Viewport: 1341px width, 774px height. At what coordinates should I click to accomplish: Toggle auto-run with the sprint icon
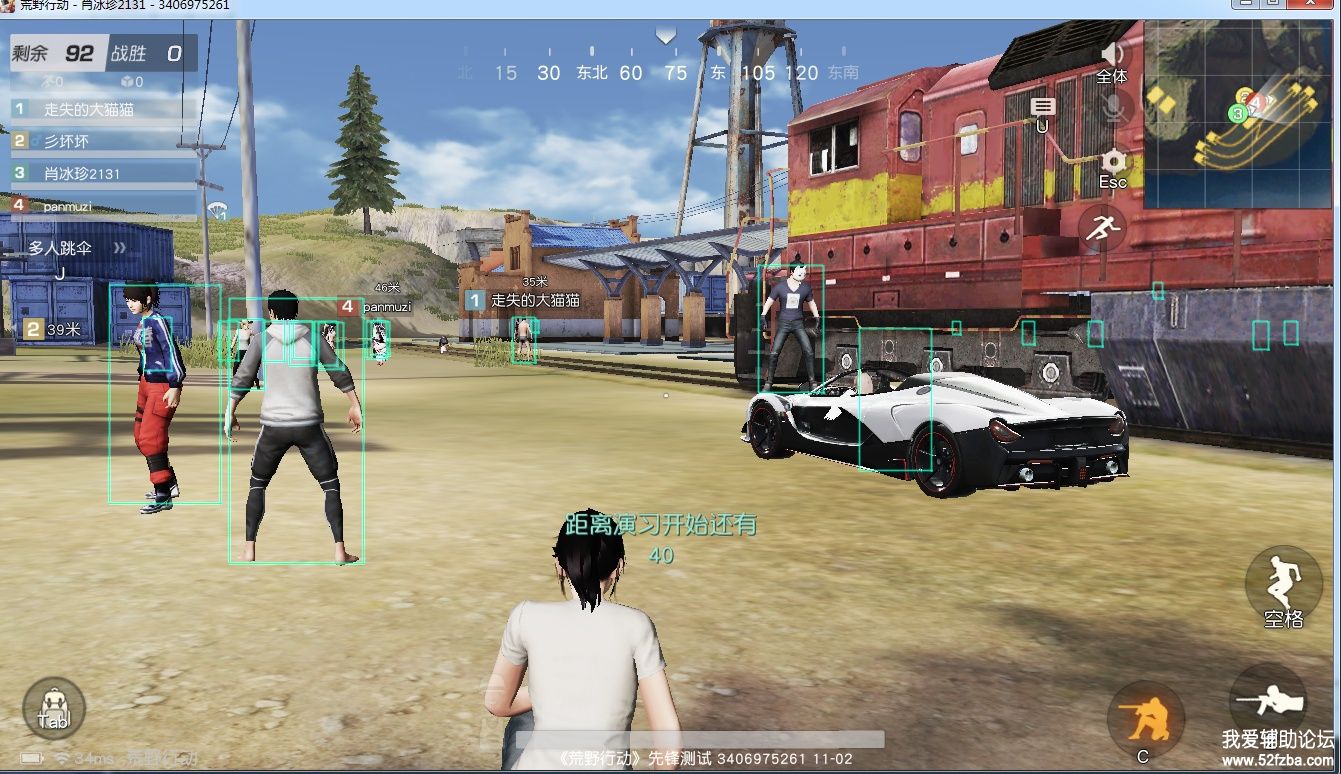(1102, 229)
